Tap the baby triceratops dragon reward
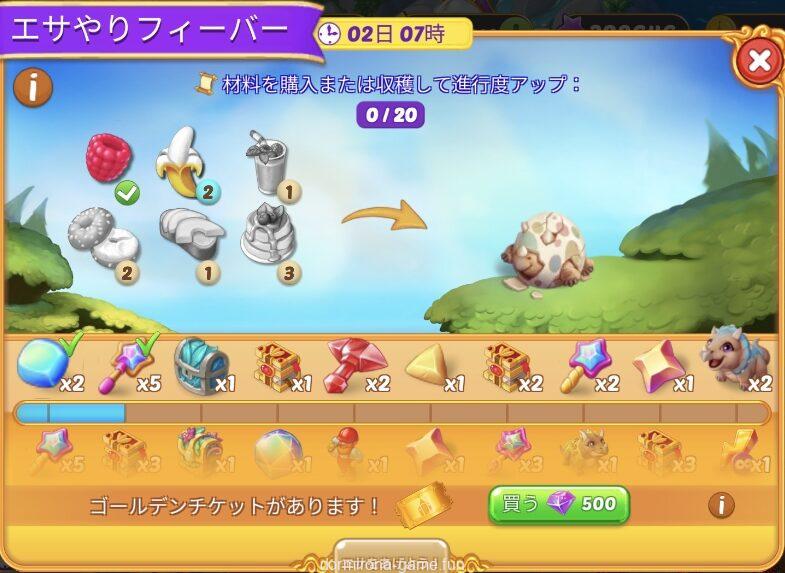 pos(737,357)
